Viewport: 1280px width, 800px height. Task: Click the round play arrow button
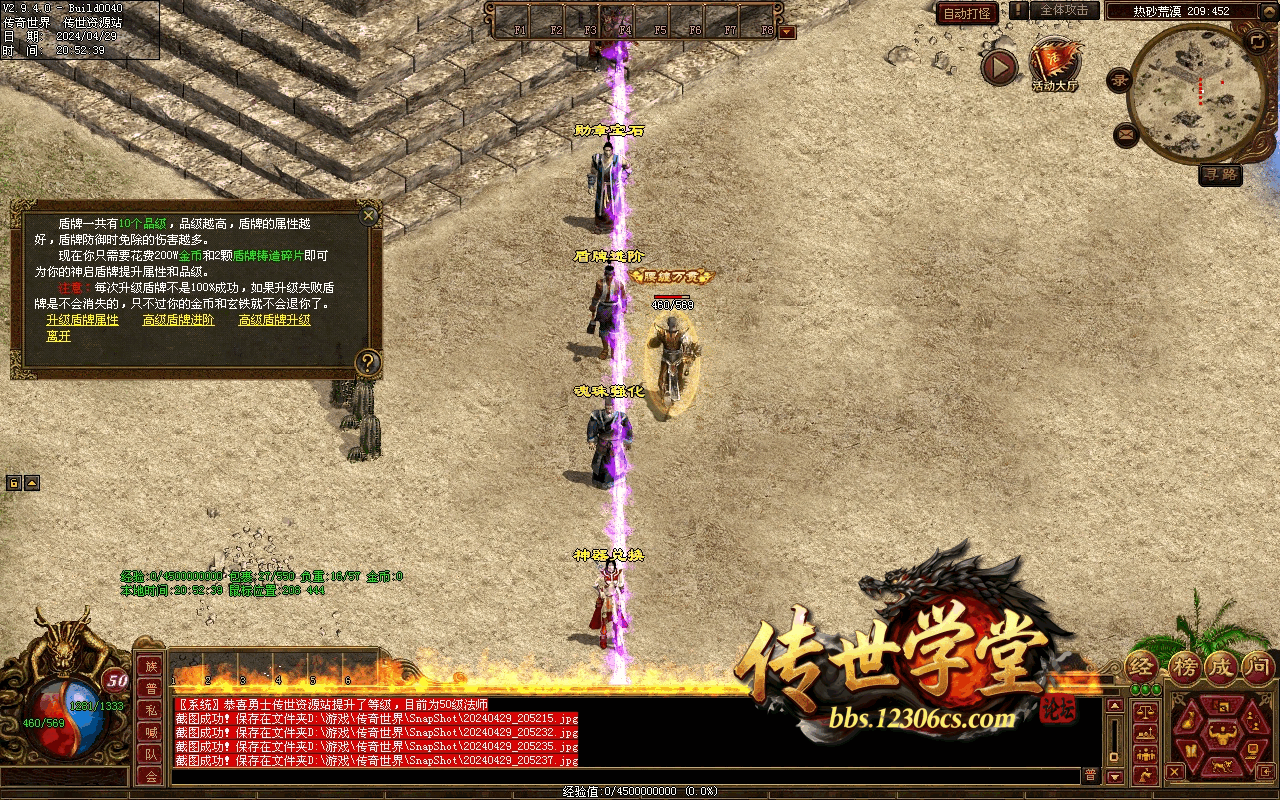click(x=998, y=67)
